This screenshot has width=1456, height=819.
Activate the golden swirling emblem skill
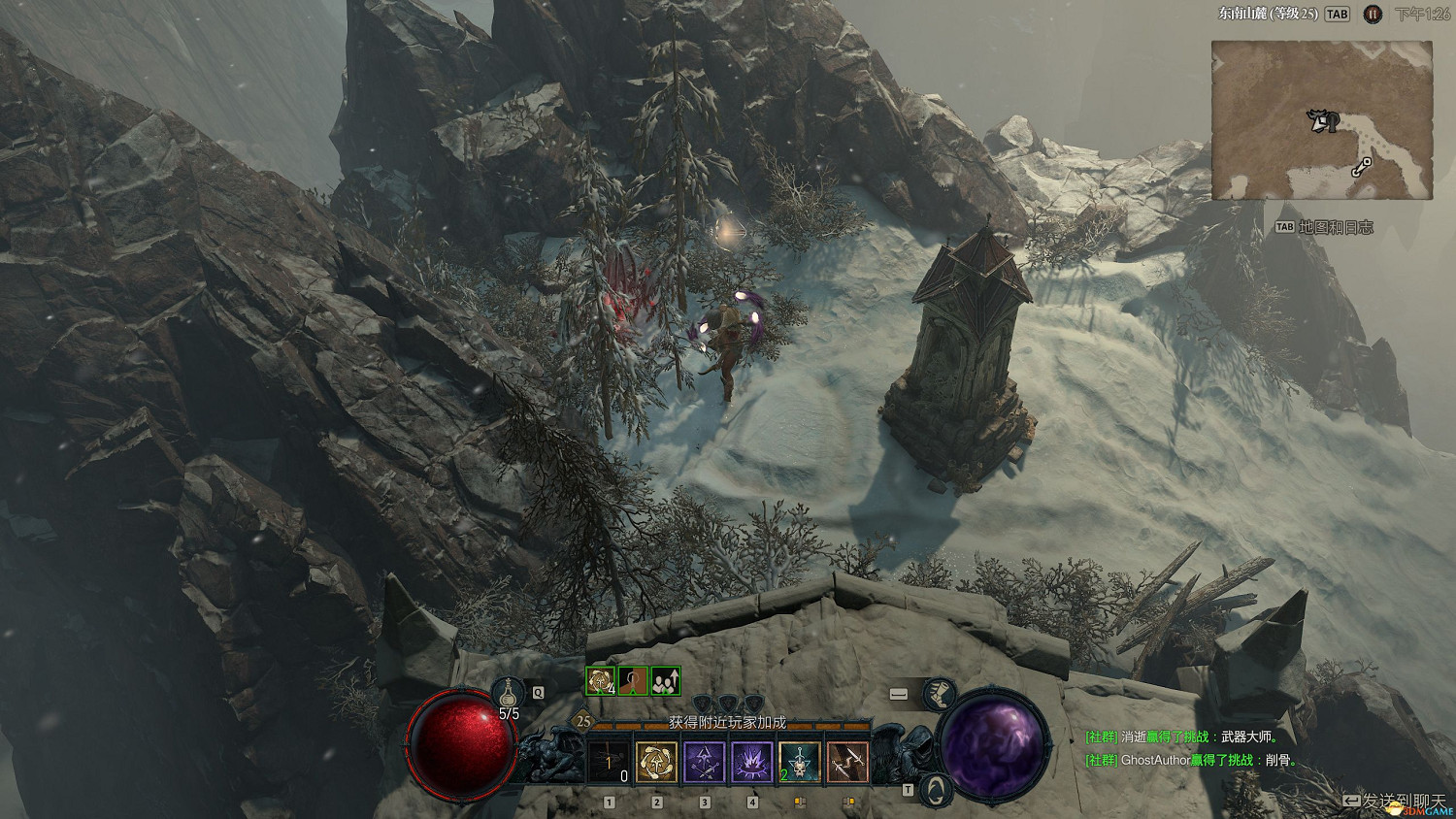(x=657, y=762)
